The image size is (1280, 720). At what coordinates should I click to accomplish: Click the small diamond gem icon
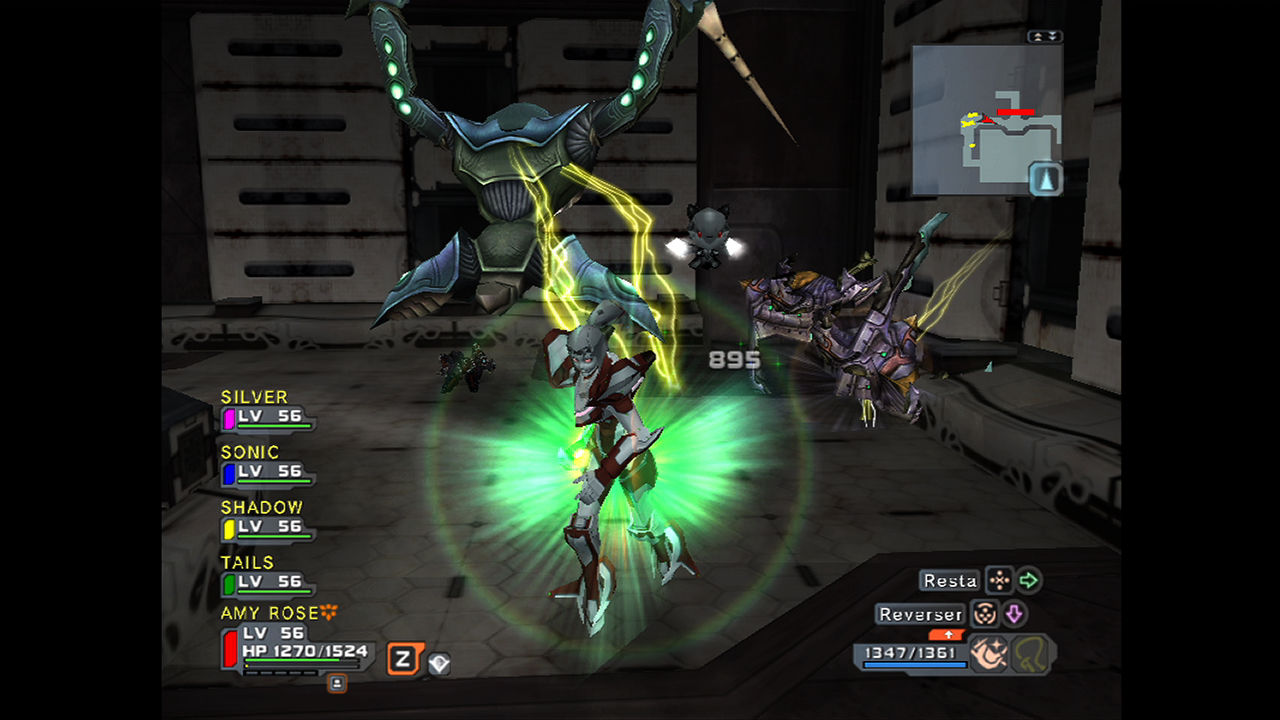click(x=438, y=663)
